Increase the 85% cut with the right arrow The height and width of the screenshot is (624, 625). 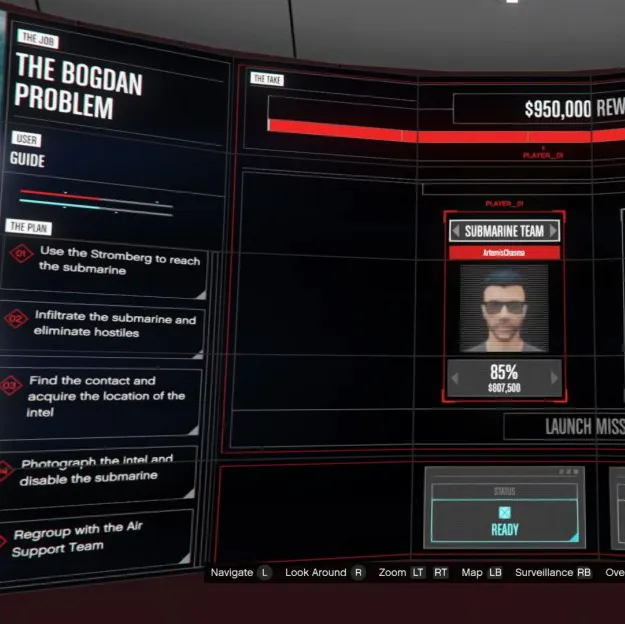[553, 378]
